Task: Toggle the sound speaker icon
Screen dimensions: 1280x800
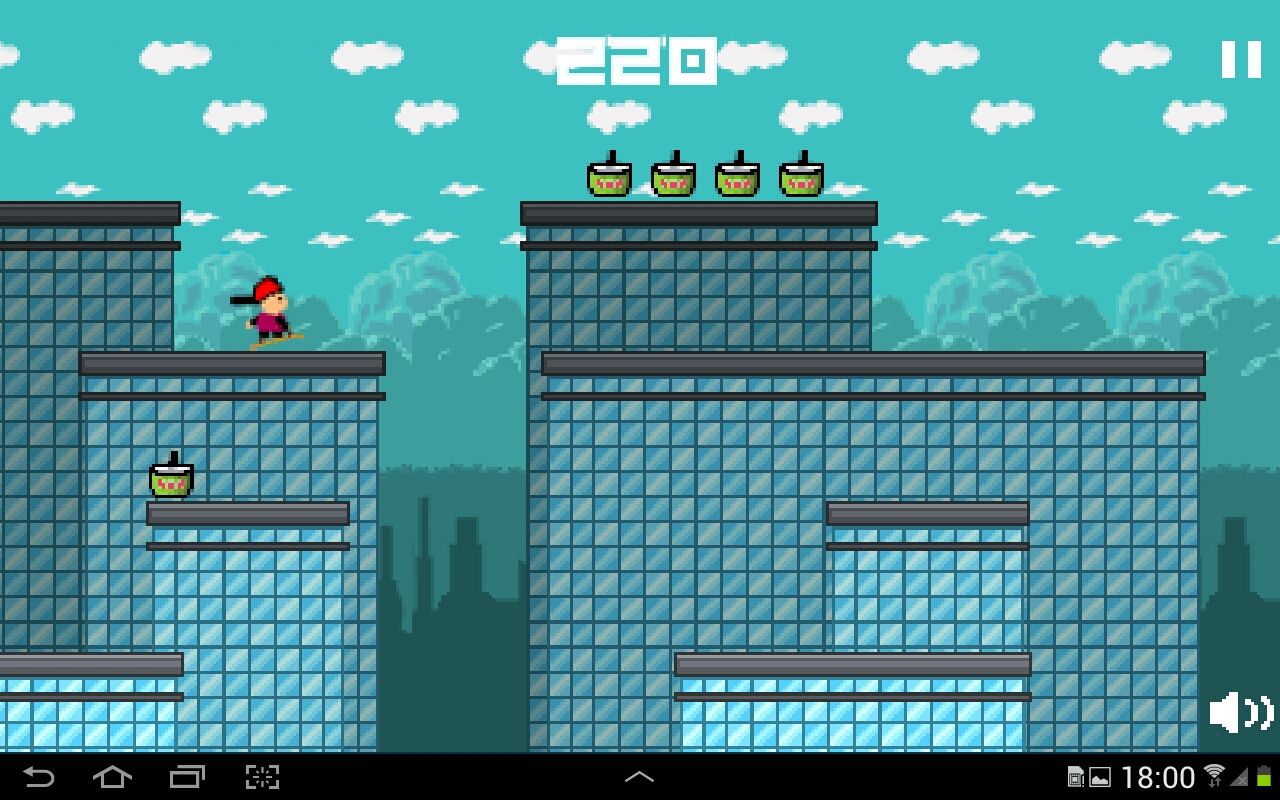Action: click(x=1240, y=712)
